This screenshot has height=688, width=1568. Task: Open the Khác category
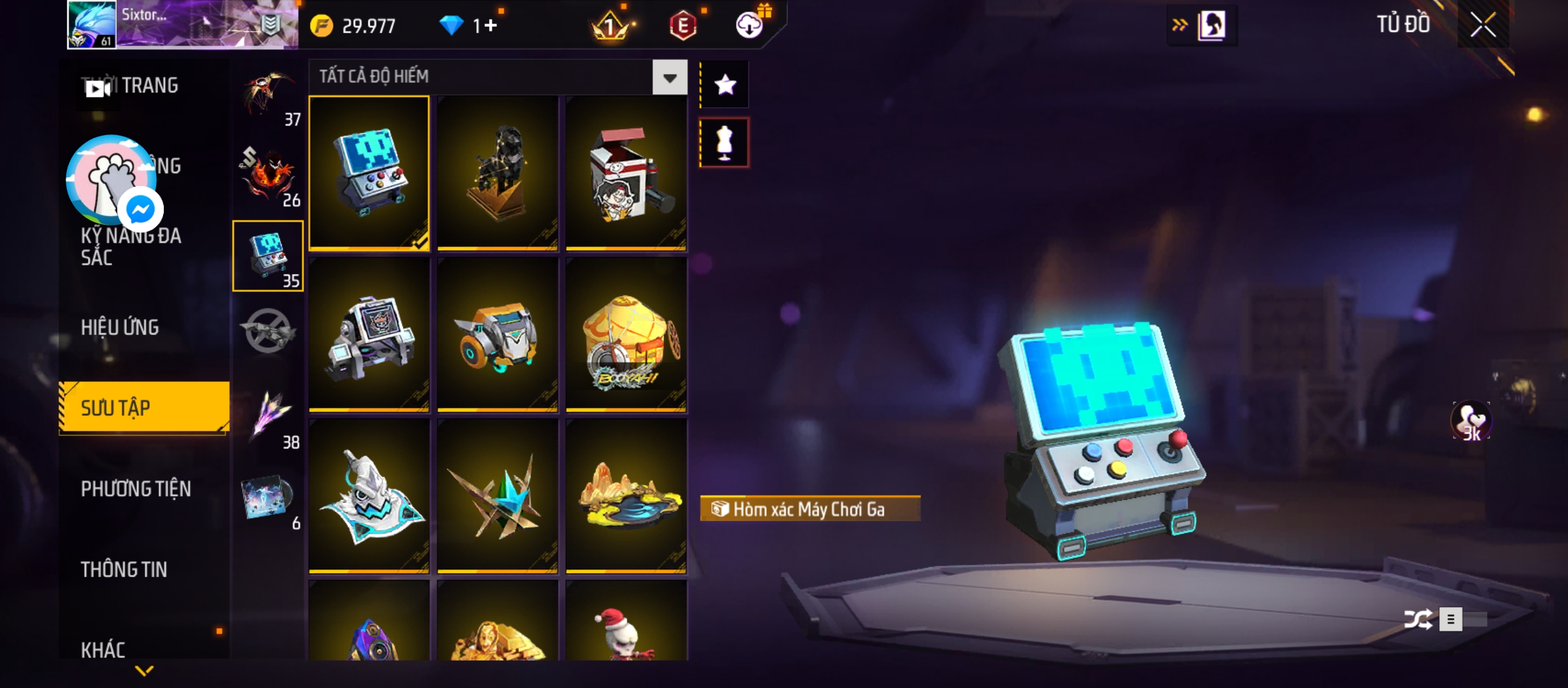103,649
